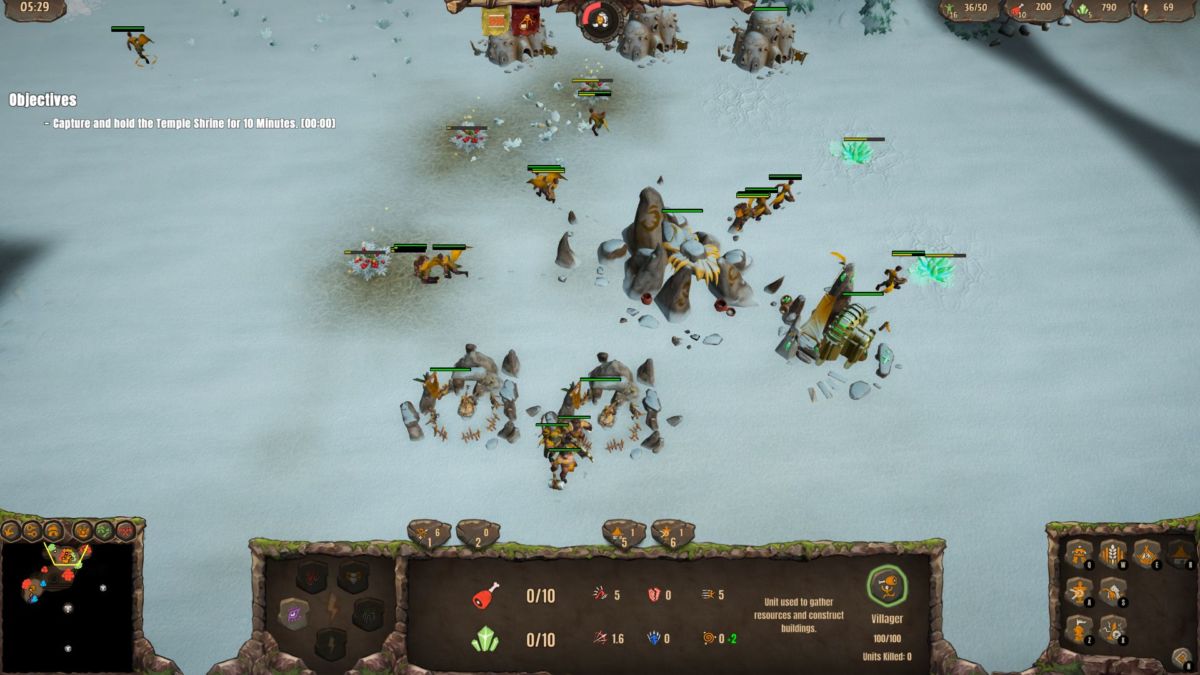Image resolution: width=1200 pixels, height=675 pixels.
Task: Open the round emblem at top center
Action: click(x=600, y=19)
